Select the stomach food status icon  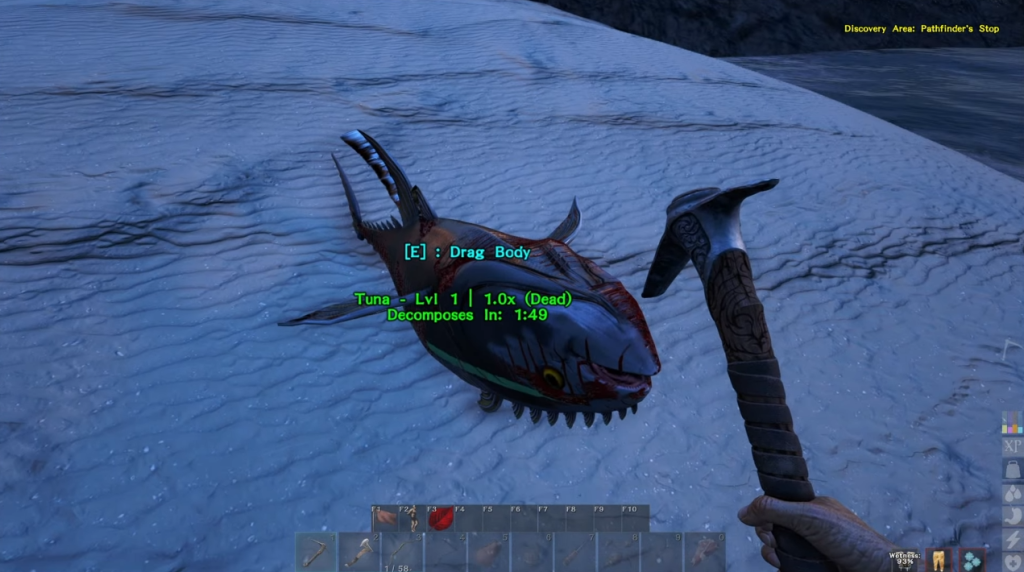point(1012,517)
